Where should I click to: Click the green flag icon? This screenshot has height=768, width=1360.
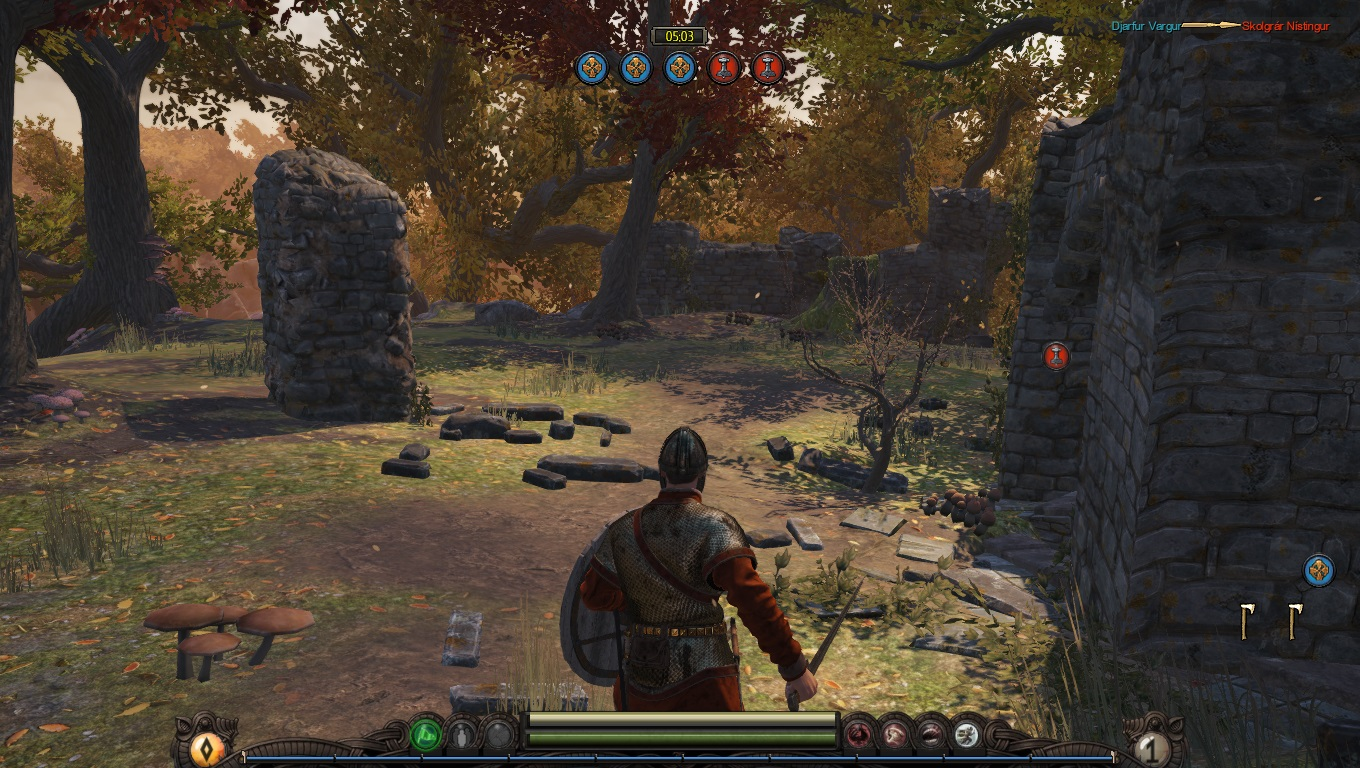(x=426, y=736)
